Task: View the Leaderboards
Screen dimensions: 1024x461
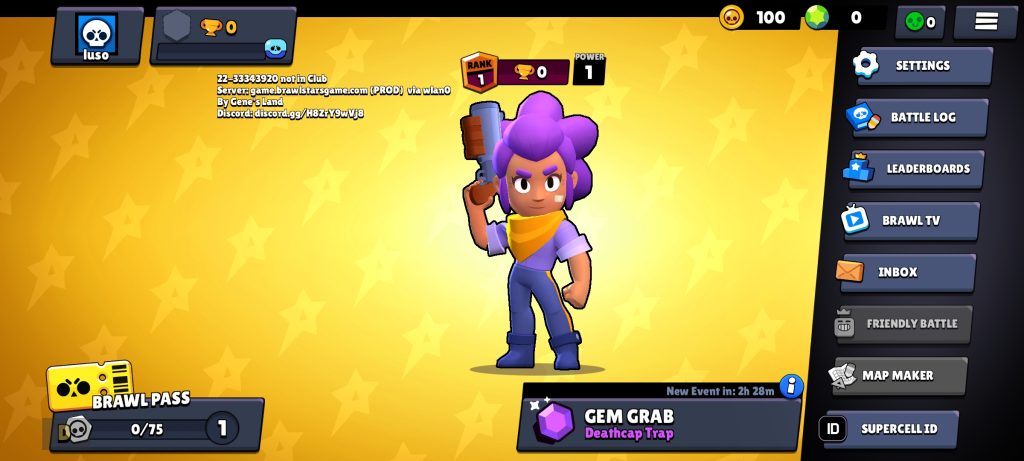Action: [914, 169]
